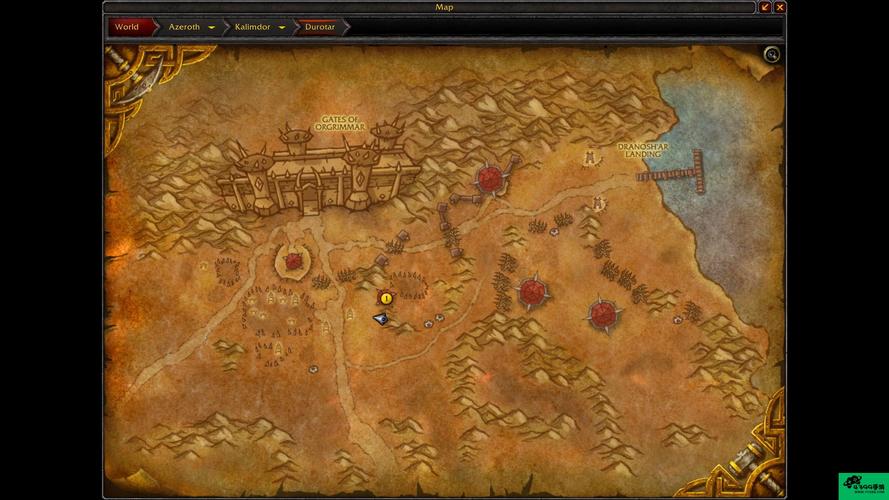The image size is (889, 500).
Task: Select the Durotar breadcrumb
Action: 322,27
